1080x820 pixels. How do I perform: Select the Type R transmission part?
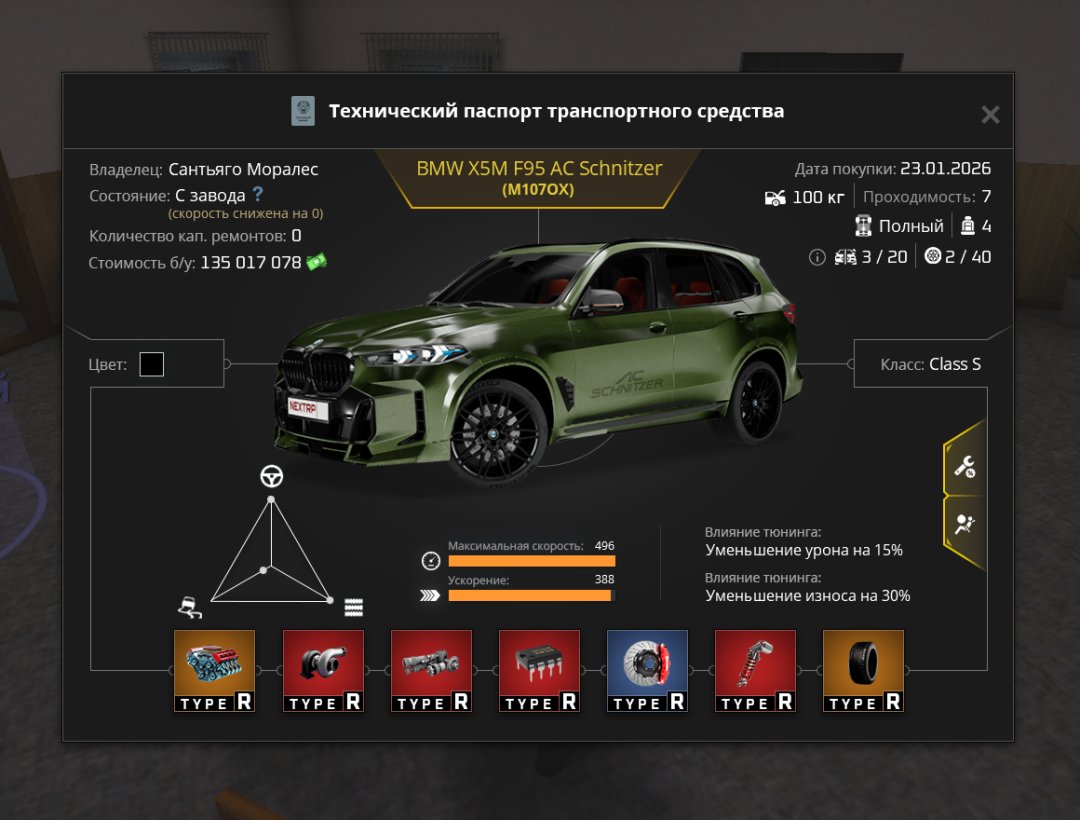pos(430,670)
